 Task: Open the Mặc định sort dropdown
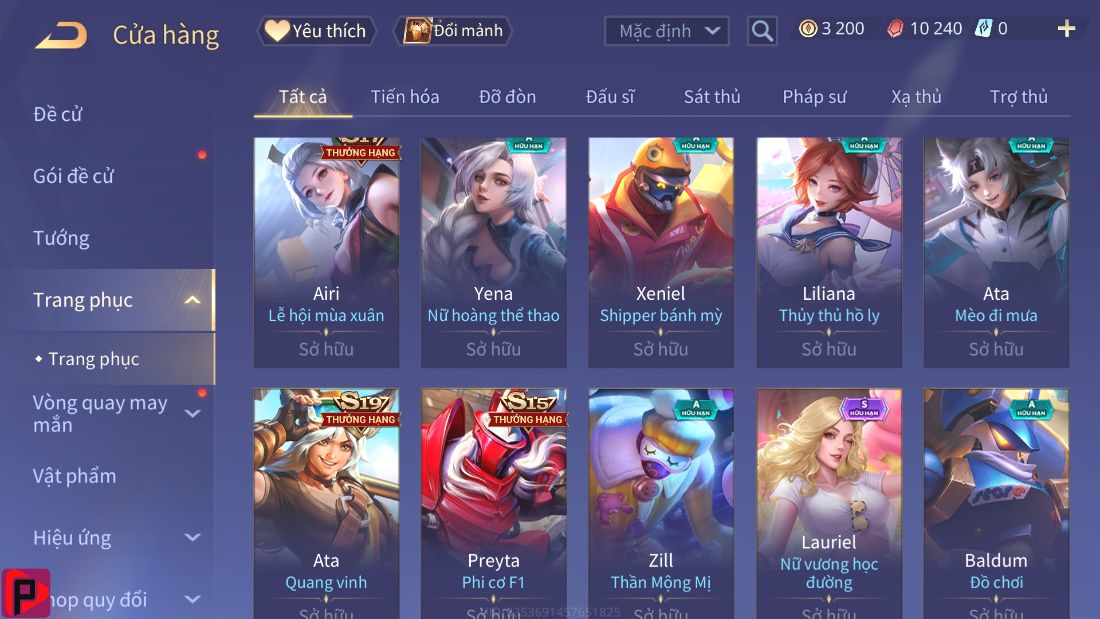pos(666,31)
